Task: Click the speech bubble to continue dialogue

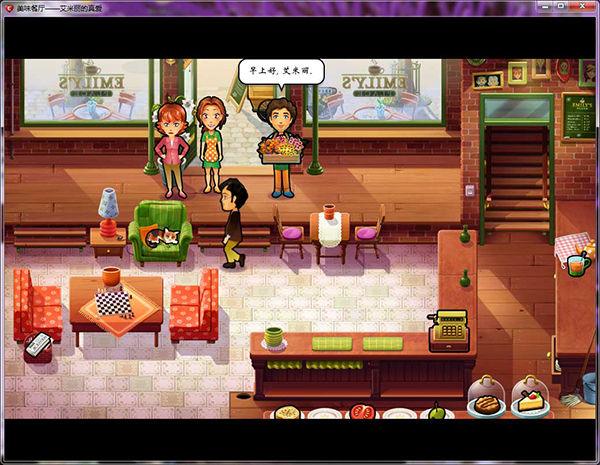Action: pos(283,73)
